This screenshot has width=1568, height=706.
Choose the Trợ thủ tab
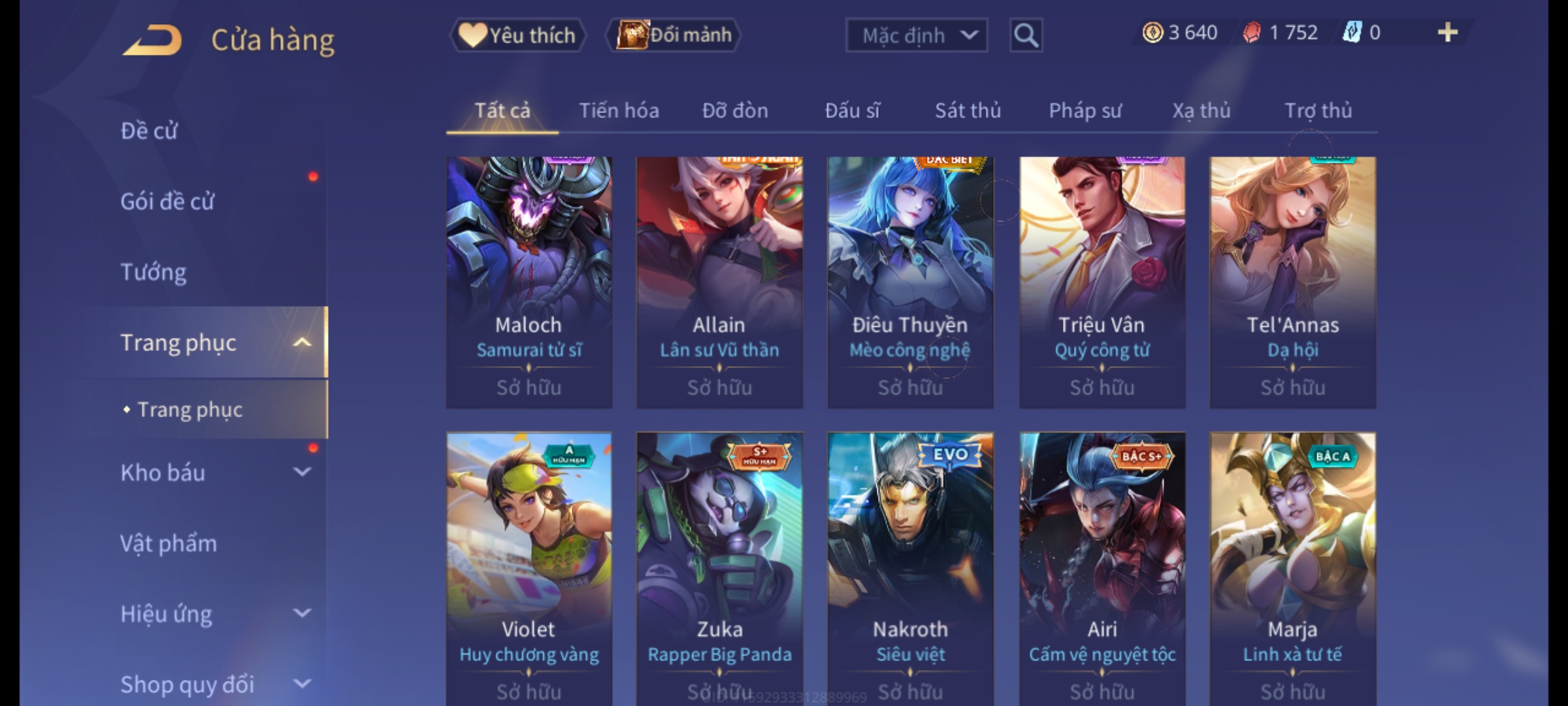click(x=1318, y=111)
